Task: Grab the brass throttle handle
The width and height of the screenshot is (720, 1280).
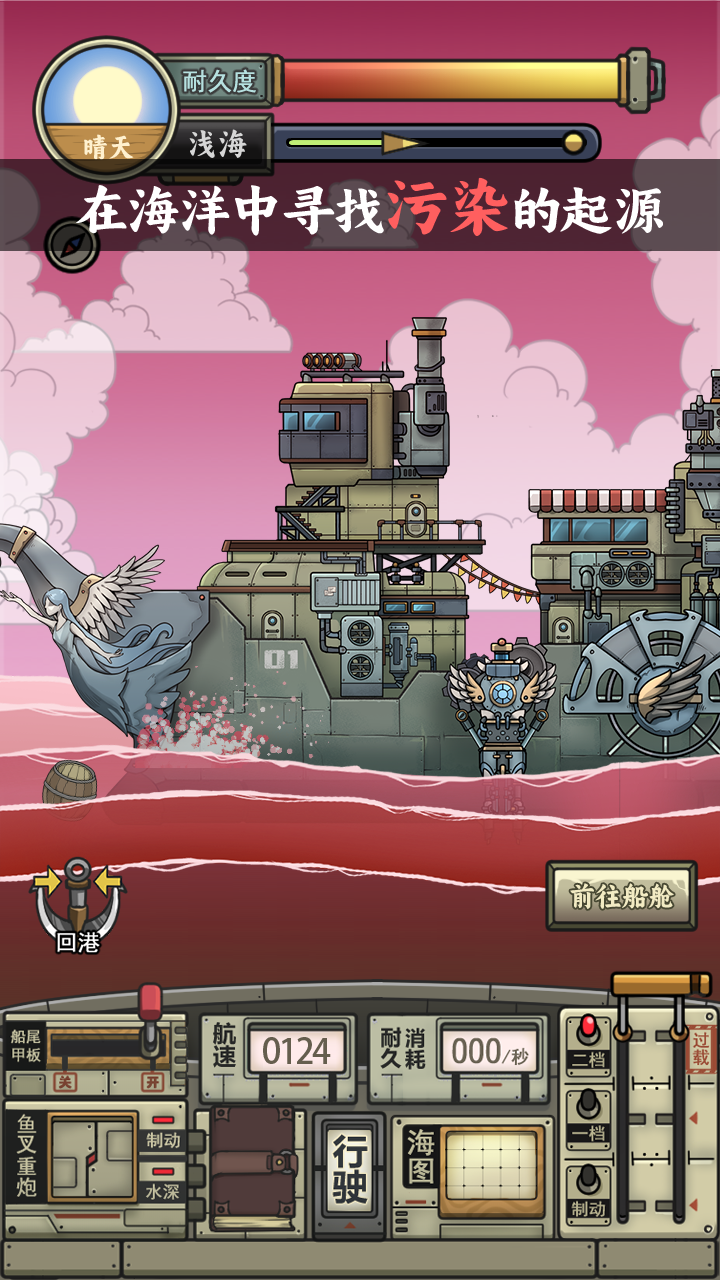Action: pos(661,985)
